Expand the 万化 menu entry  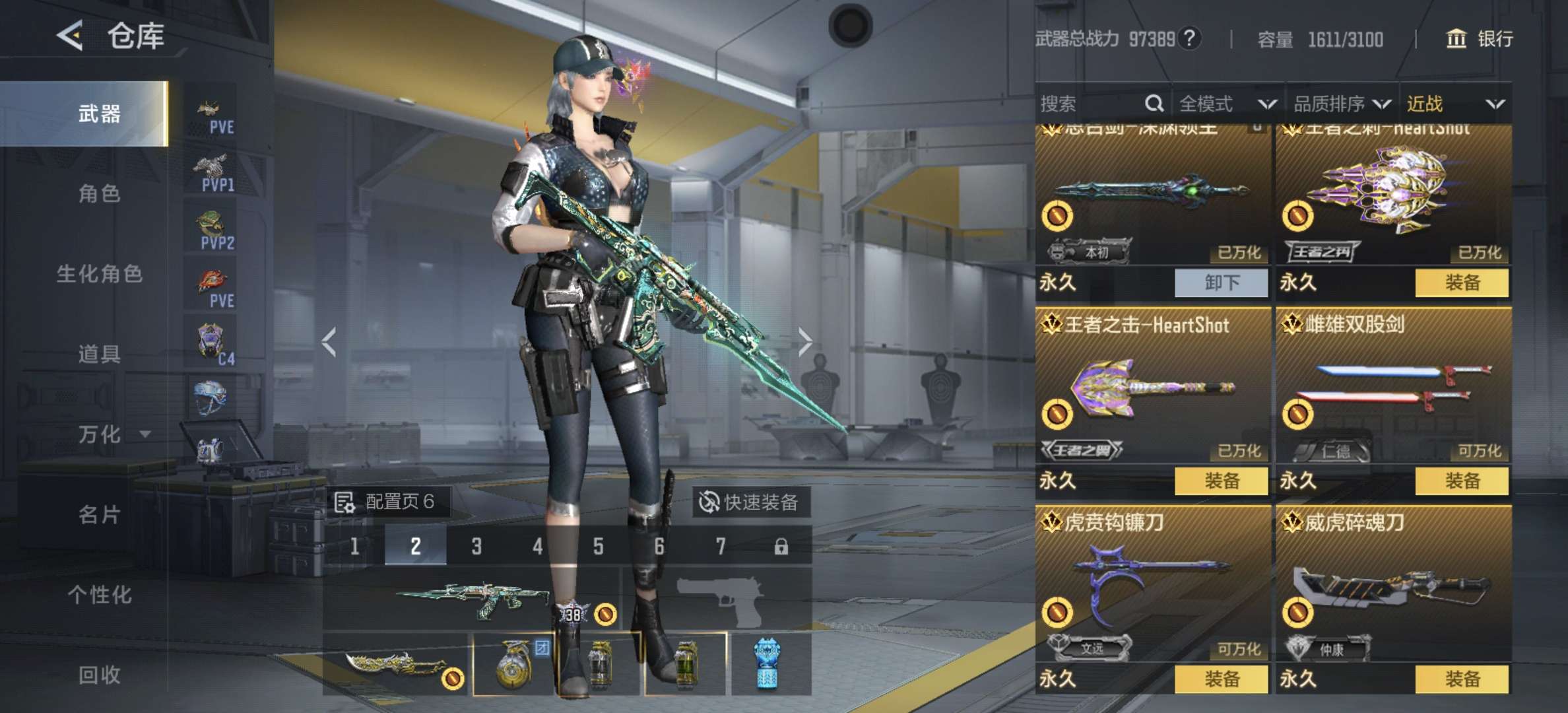coord(112,434)
